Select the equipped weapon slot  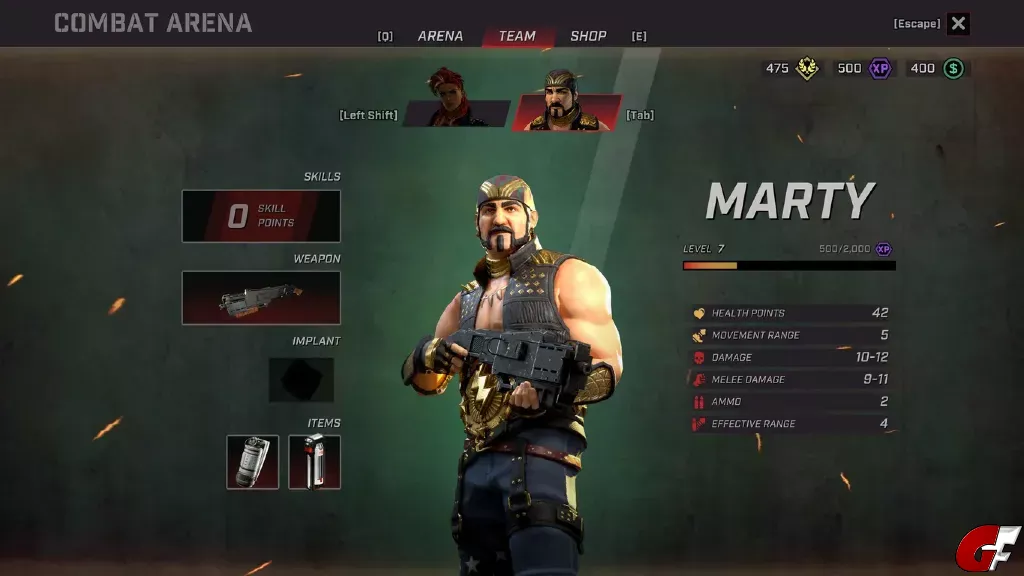click(x=261, y=298)
